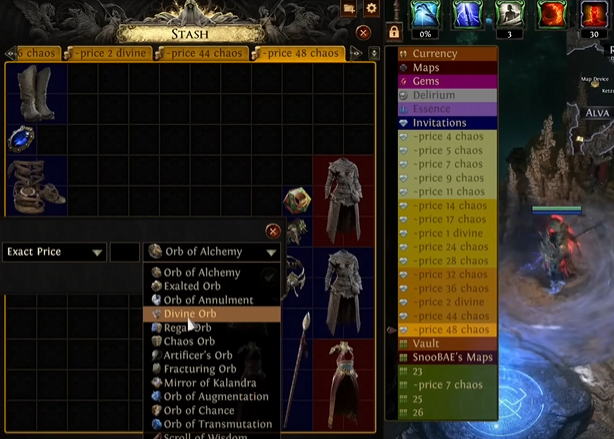Open the settings gear icon
The height and width of the screenshot is (439, 614).
tap(372, 8)
